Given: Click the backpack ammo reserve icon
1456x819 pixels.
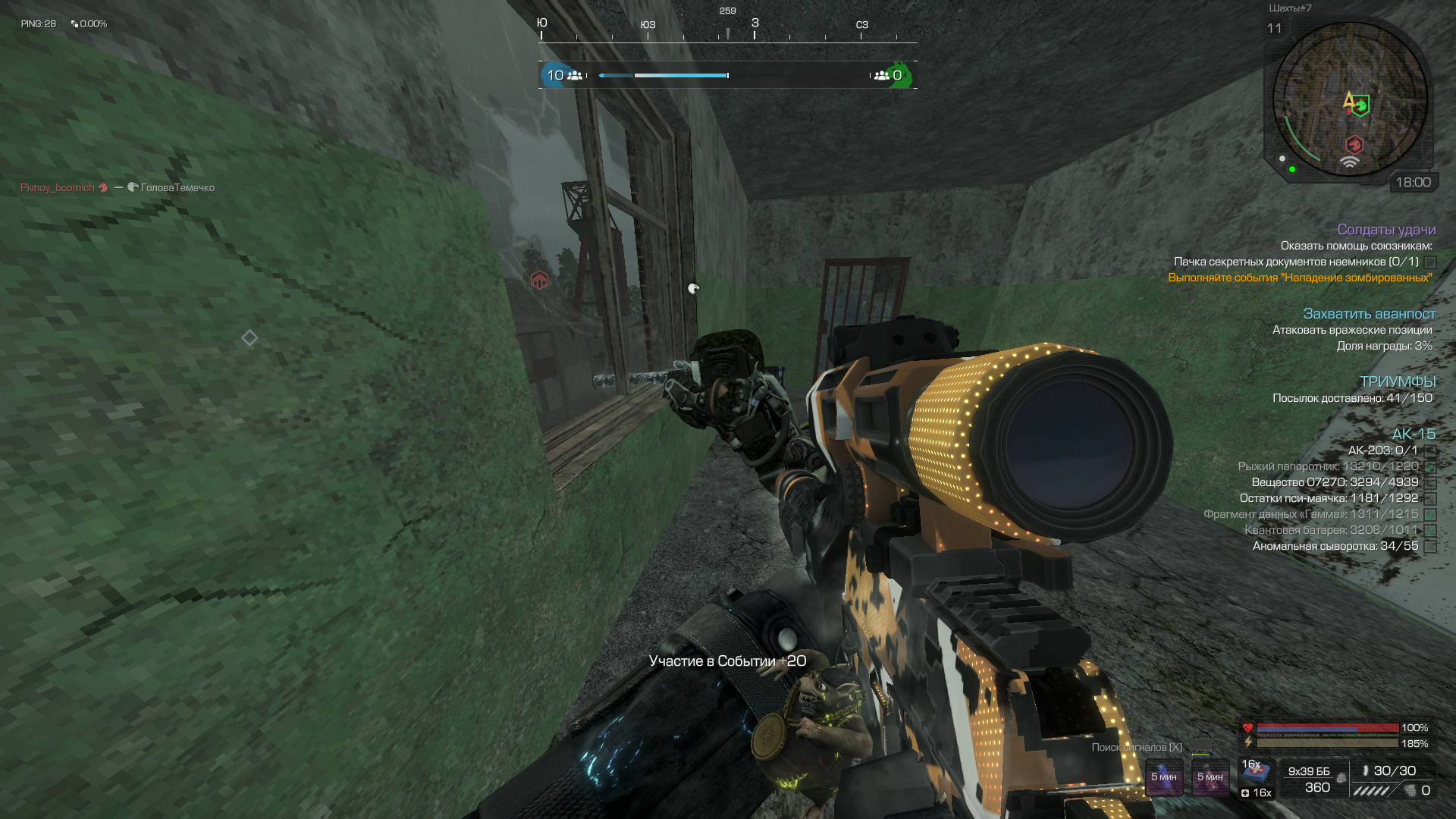Looking at the screenshot, I should tap(1341, 778).
